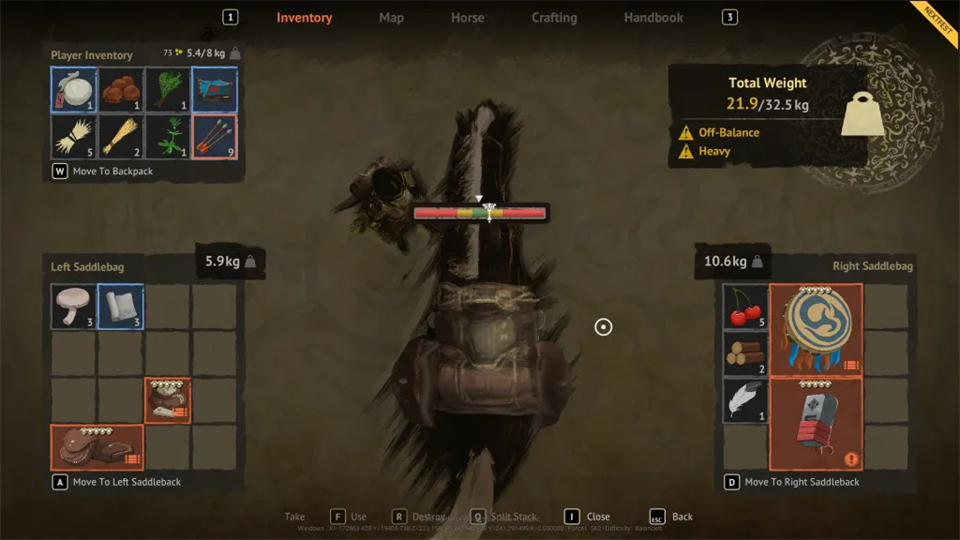Click the golden wheat sheaf slot
Viewport: 960px width, 540px height.
tap(121, 137)
